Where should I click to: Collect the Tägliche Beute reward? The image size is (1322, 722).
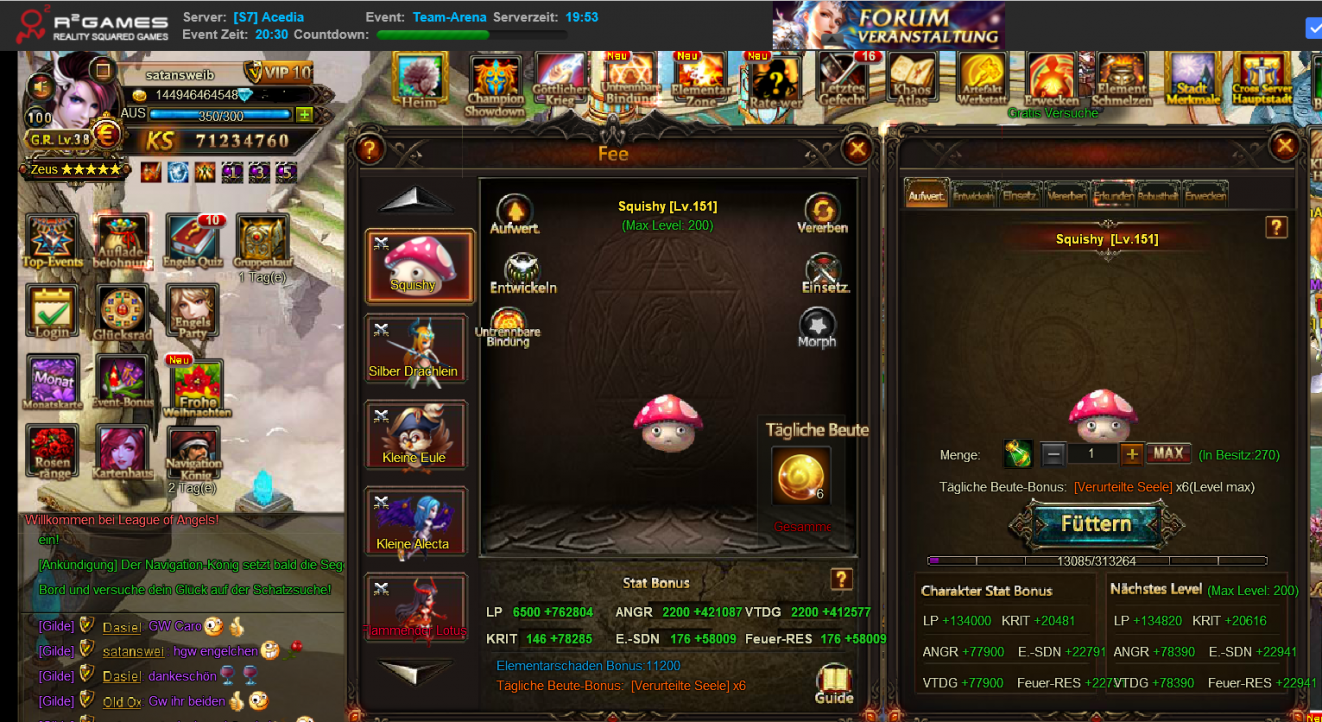(801, 476)
